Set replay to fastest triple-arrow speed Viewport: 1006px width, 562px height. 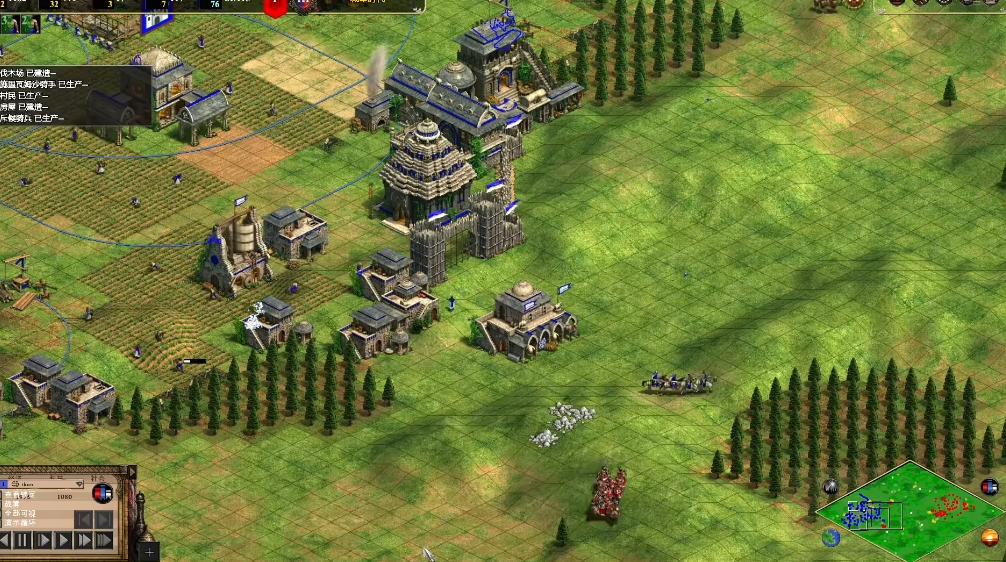(x=104, y=540)
